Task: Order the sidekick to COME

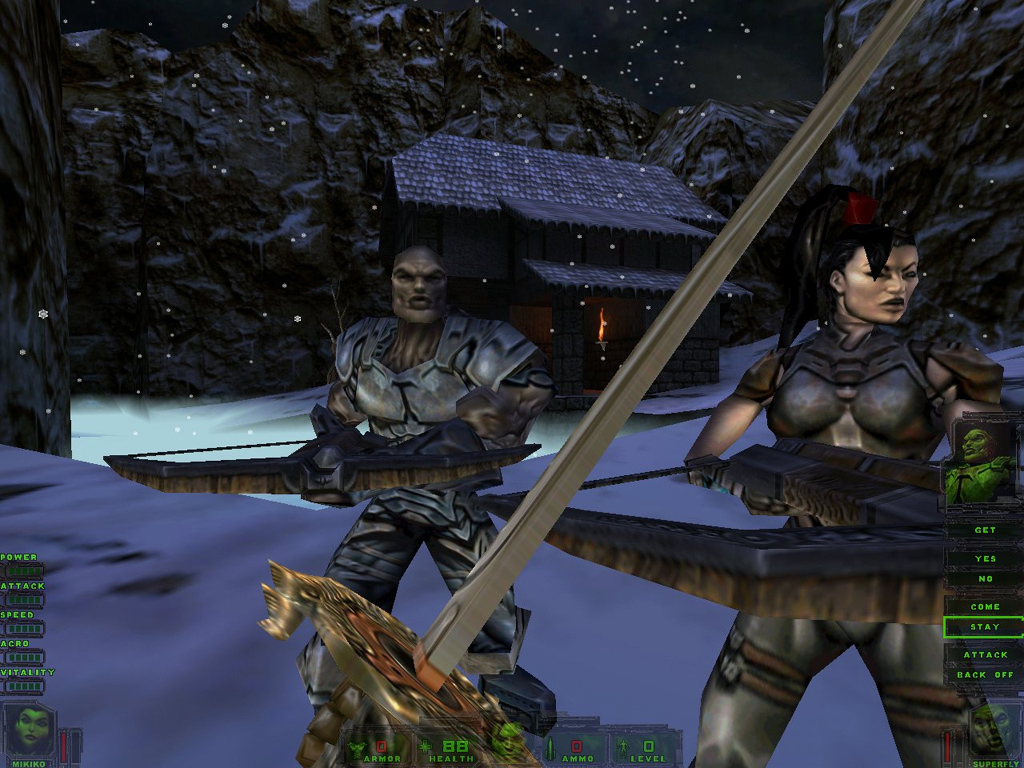Action: click(x=984, y=607)
